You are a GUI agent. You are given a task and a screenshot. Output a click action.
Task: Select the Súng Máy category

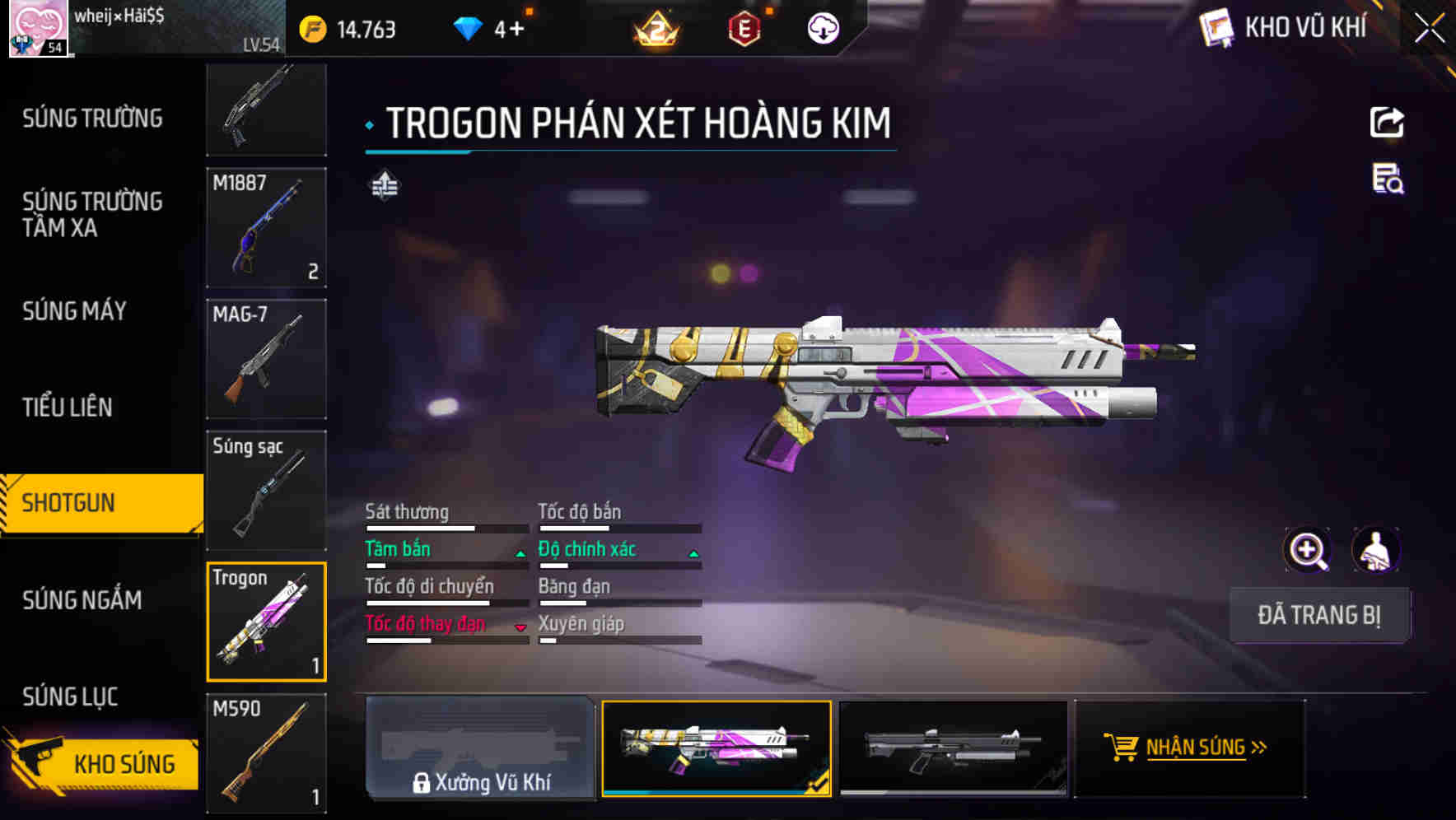[75, 311]
